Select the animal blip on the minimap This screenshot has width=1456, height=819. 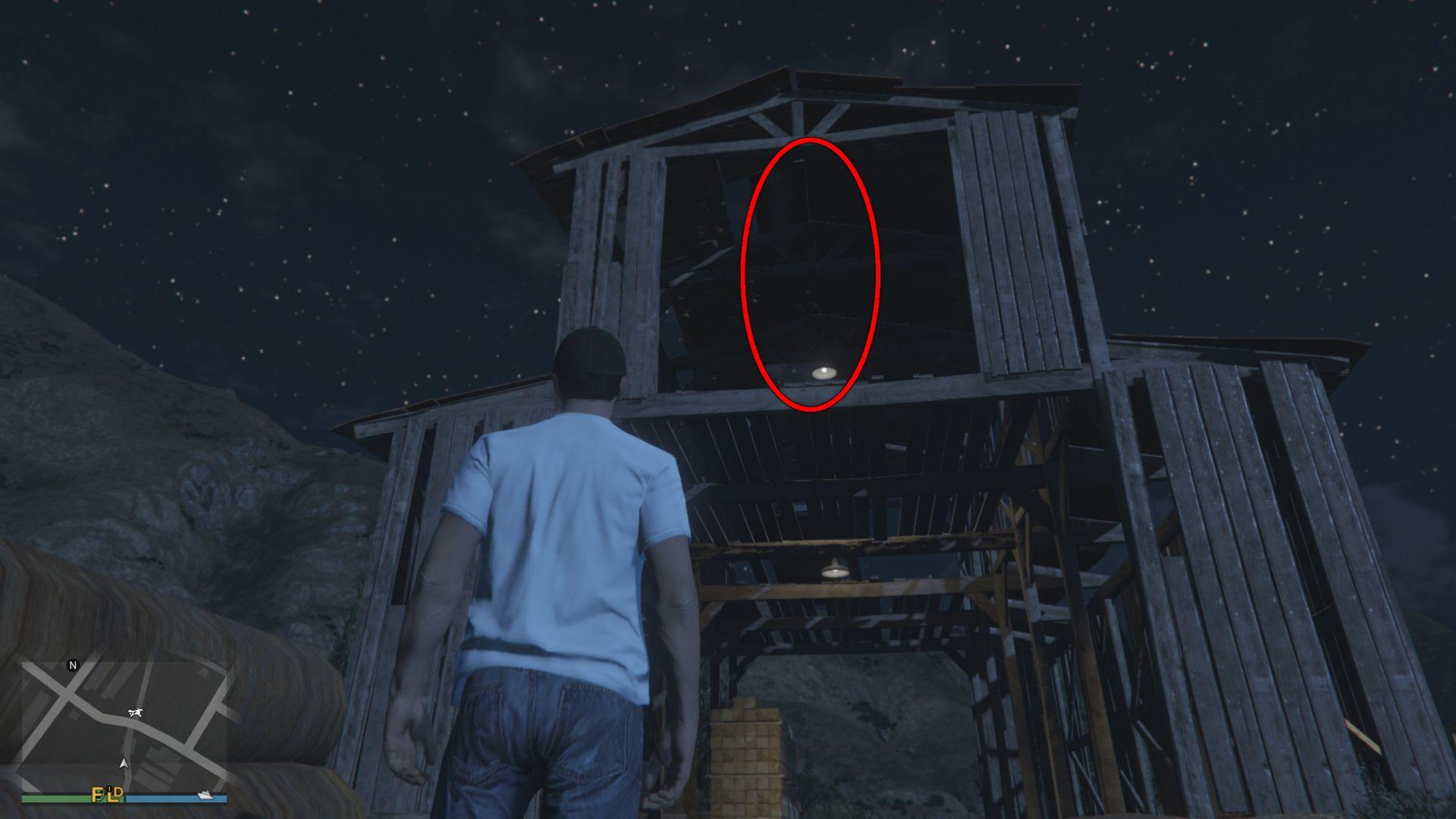point(136,712)
